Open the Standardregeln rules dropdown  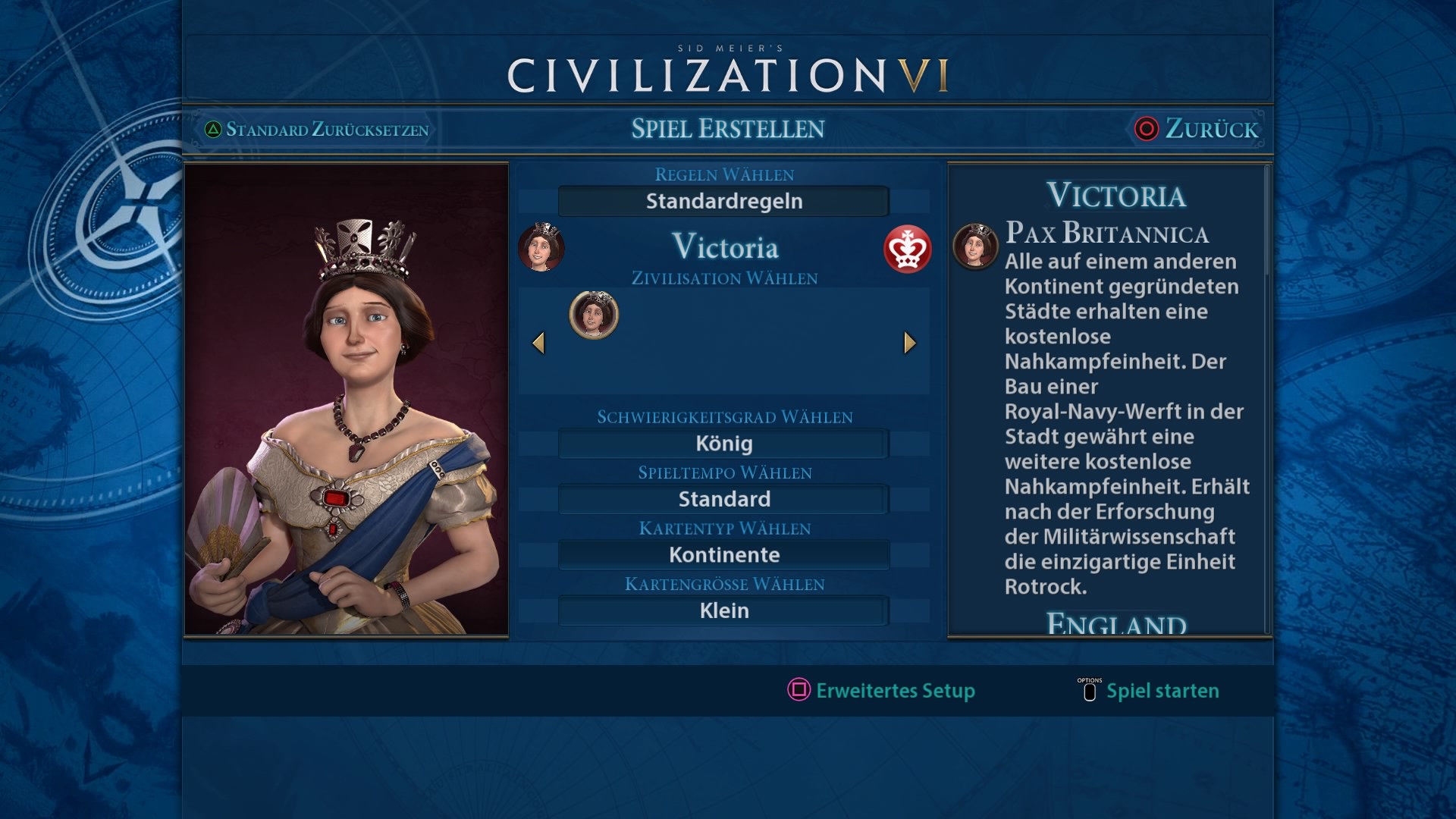723,202
